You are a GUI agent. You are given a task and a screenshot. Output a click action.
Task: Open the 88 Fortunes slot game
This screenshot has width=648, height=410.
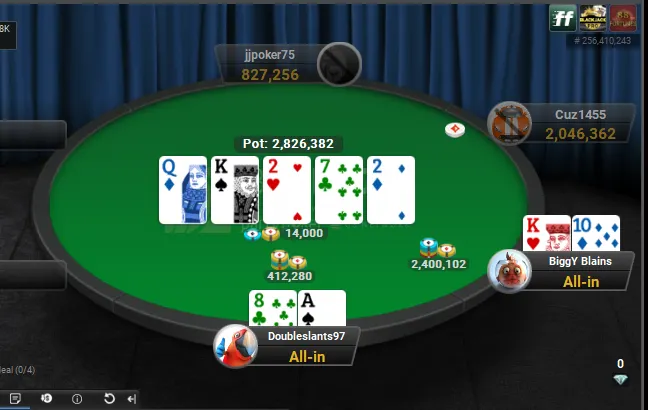click(x=622, y=17)
